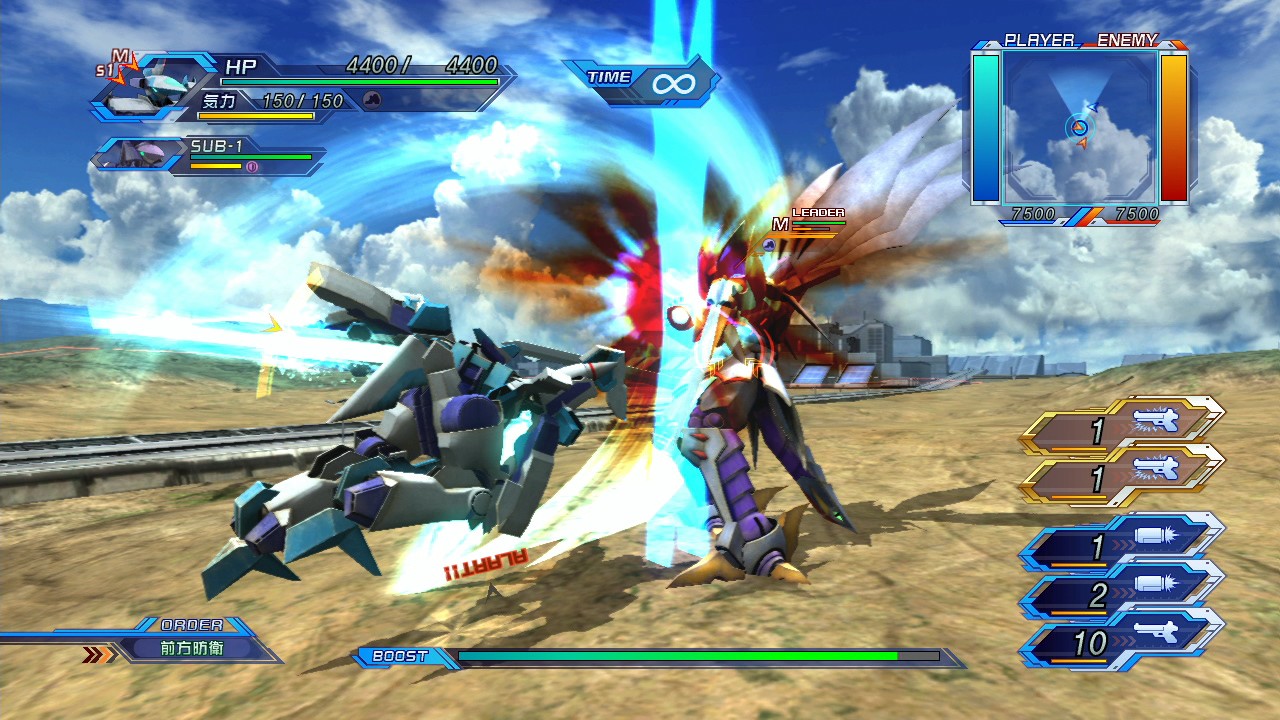Open the radar minimap

coord(1080,126)
